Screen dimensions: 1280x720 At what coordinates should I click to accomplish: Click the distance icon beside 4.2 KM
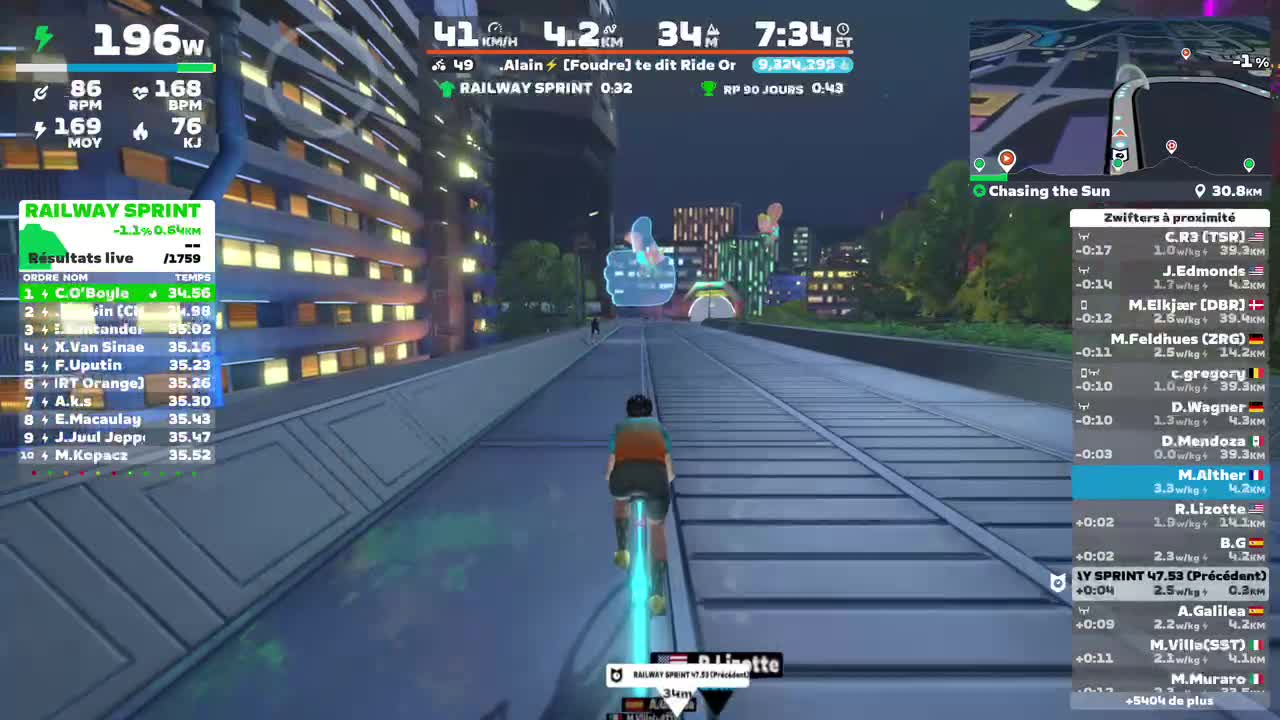611,30
